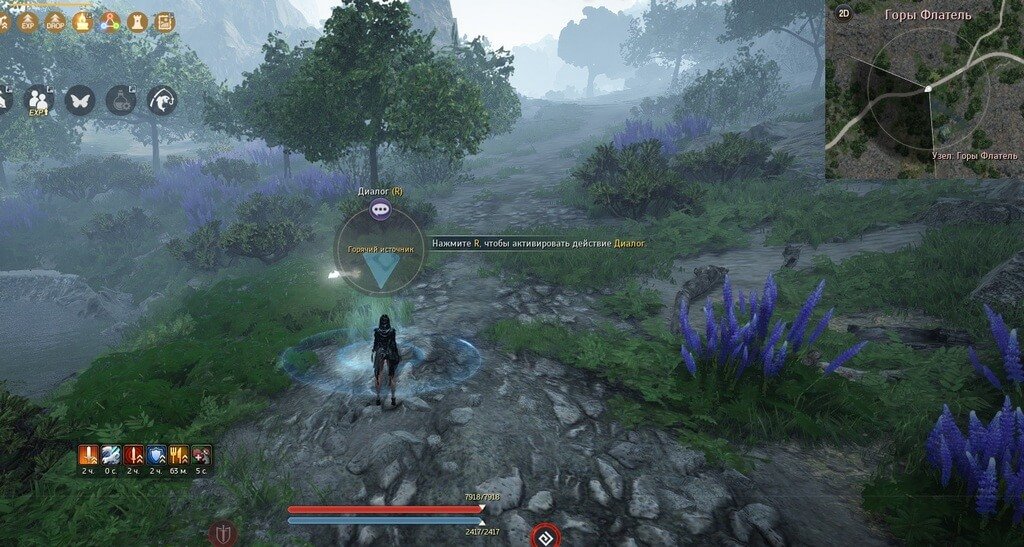
Task: Toggle the minimap 2D view button
Action: [x=843, y=13]
